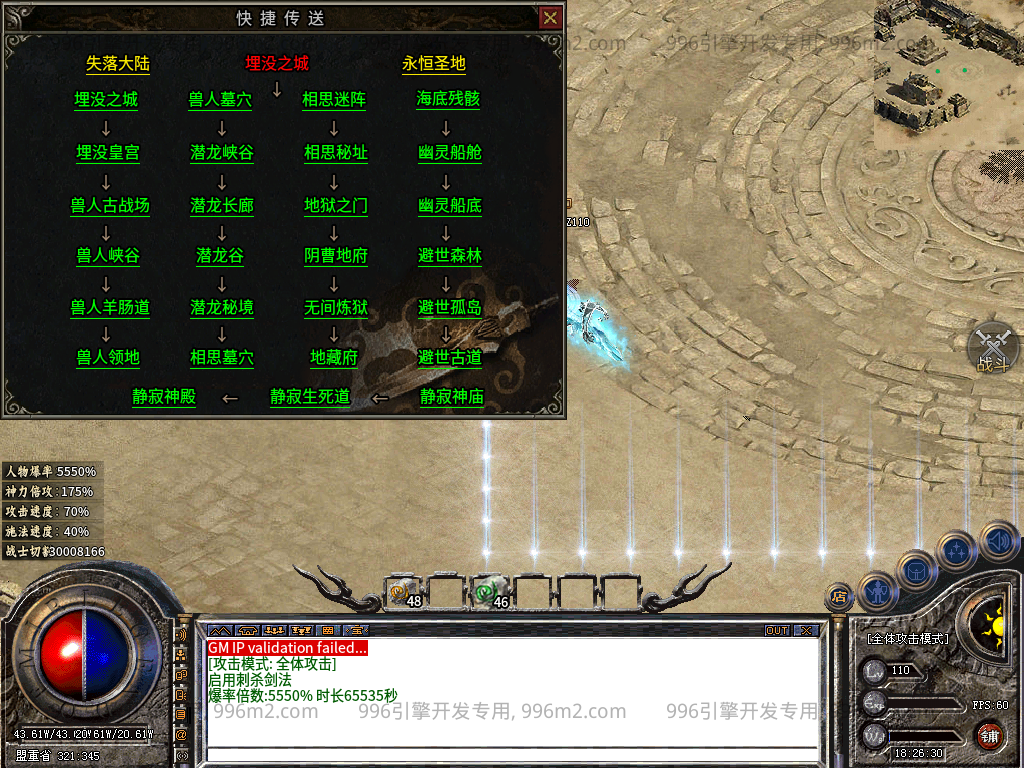
Task: Teleport to 潜龙峡谷
Action: [x=222, y=153]
